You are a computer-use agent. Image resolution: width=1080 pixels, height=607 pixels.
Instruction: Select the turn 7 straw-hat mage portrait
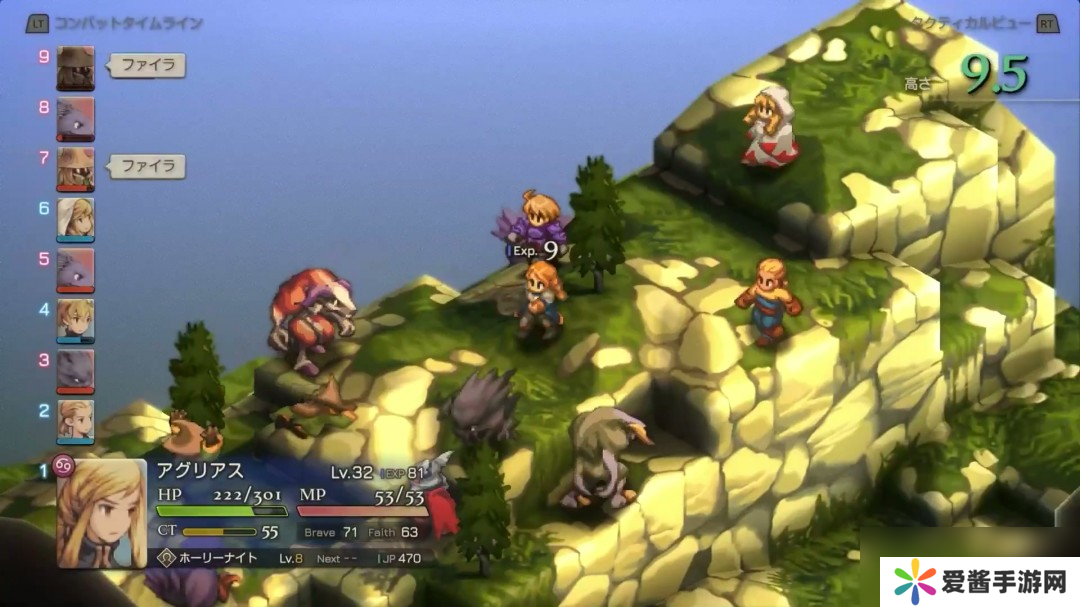click(76, 169)
